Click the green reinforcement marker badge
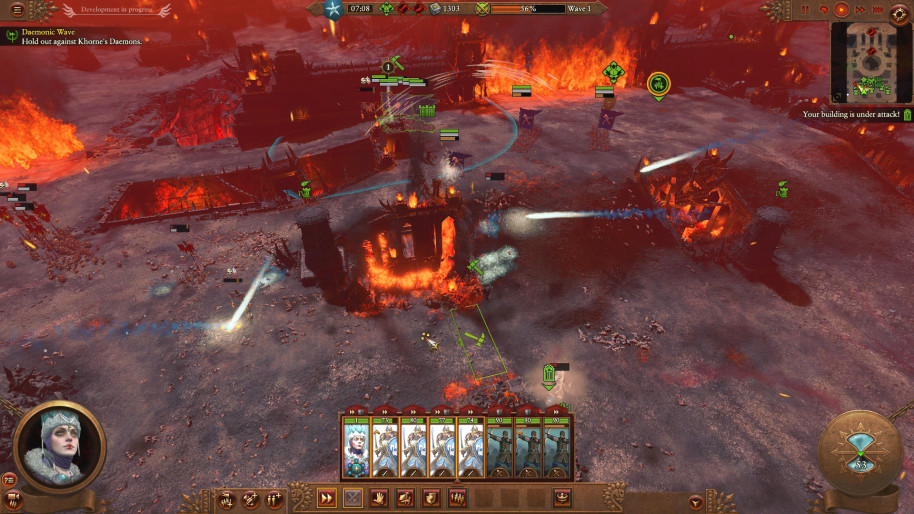Screen dimensions: 914x514 (658, 85)
